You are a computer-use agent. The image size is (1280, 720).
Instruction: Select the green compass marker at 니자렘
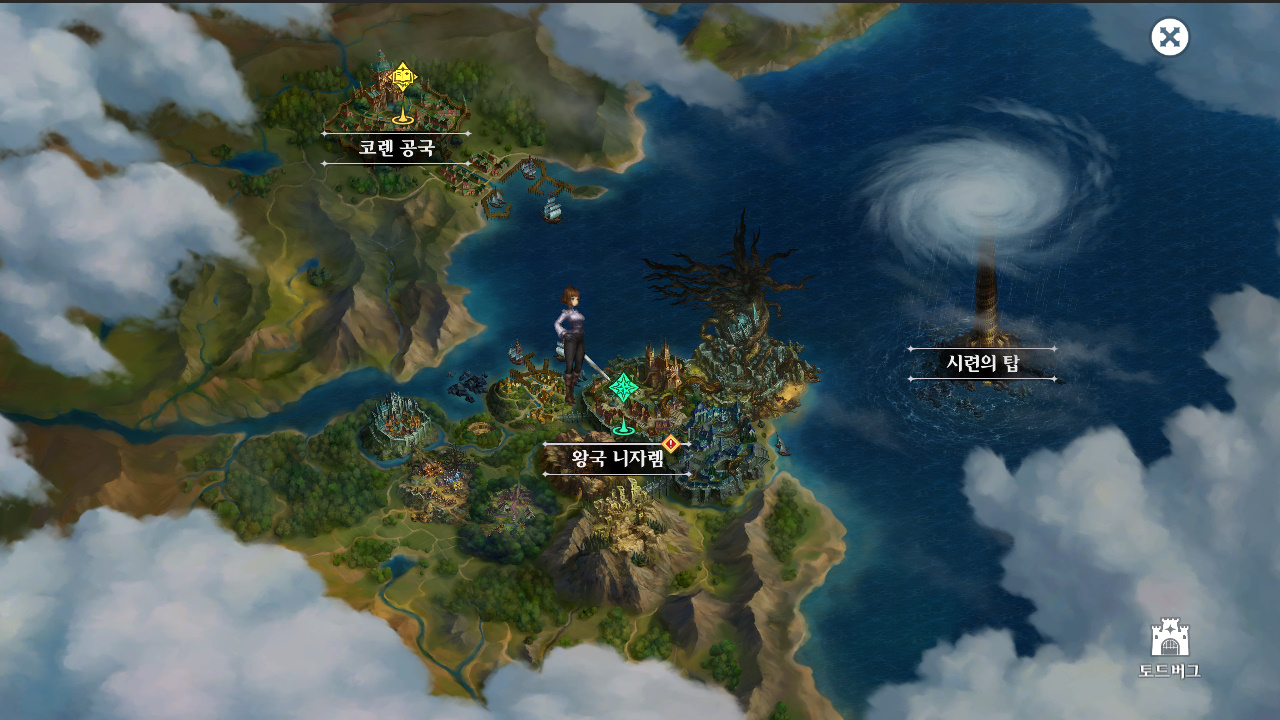click(x=624, y=389)
